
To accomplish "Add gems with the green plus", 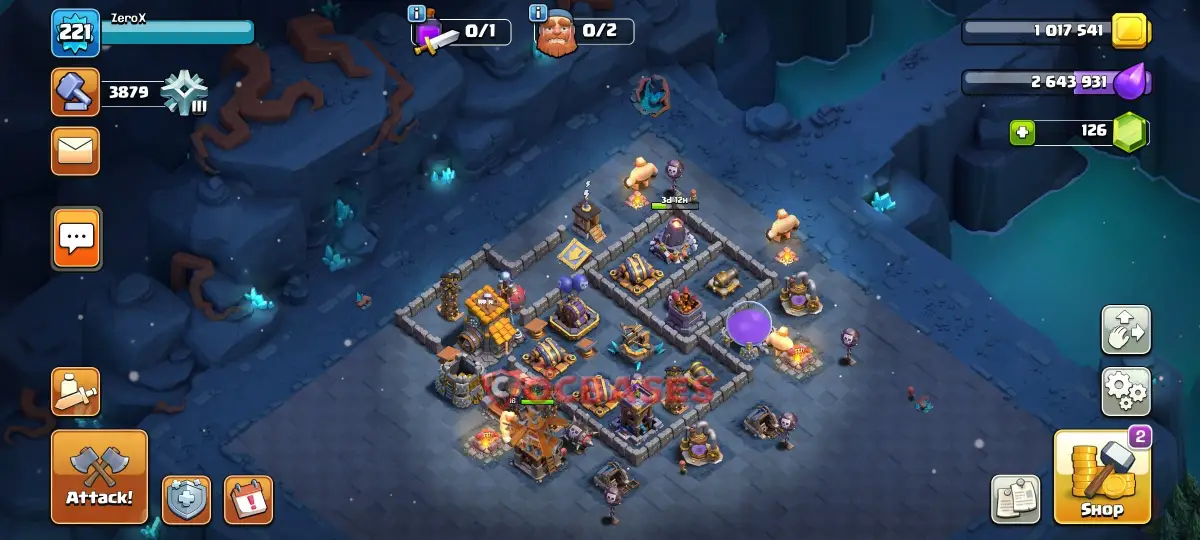I will 1022,132.
